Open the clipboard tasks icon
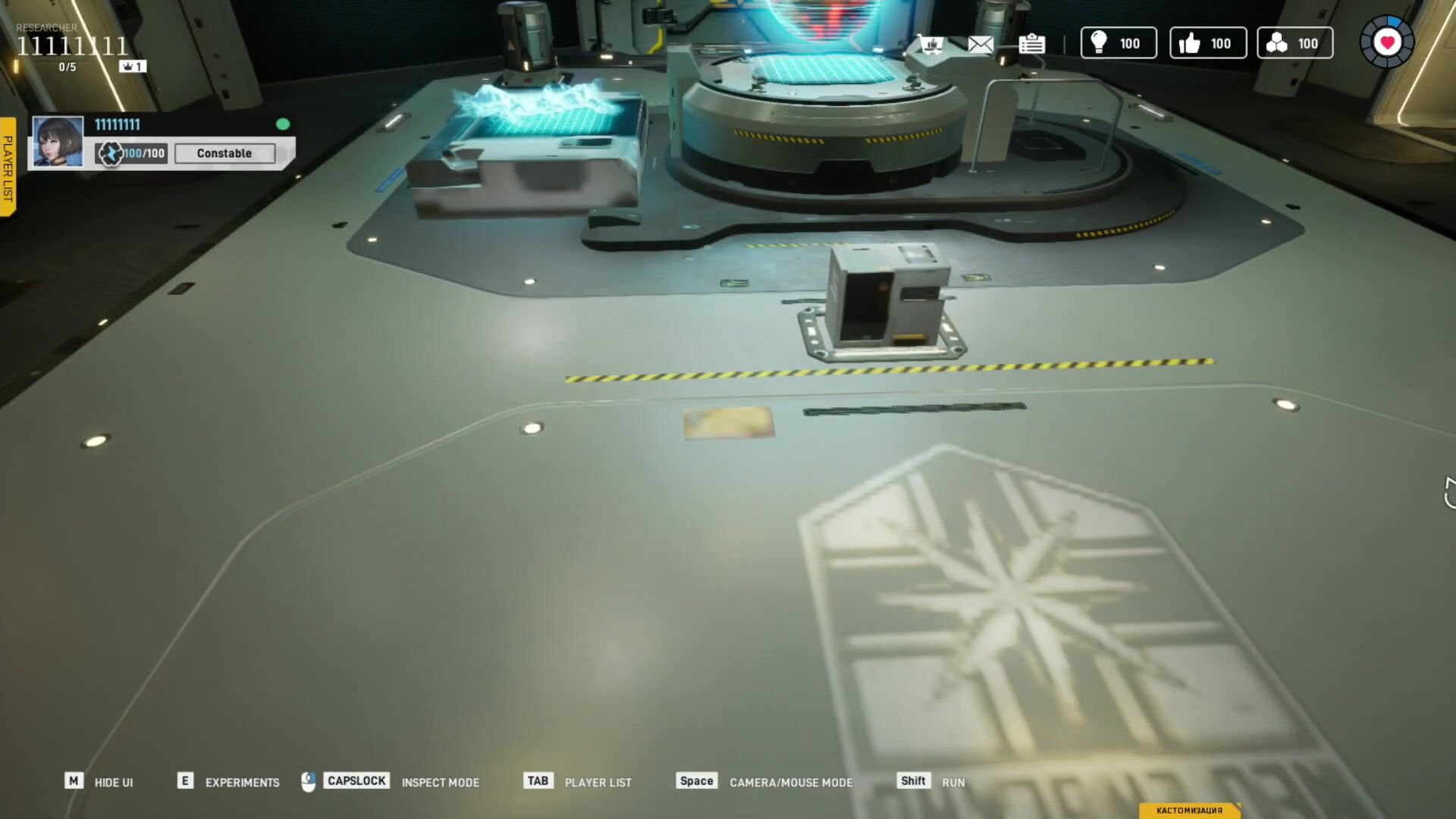This screenshot has height=819, width=1456. tap(1031, 44)
